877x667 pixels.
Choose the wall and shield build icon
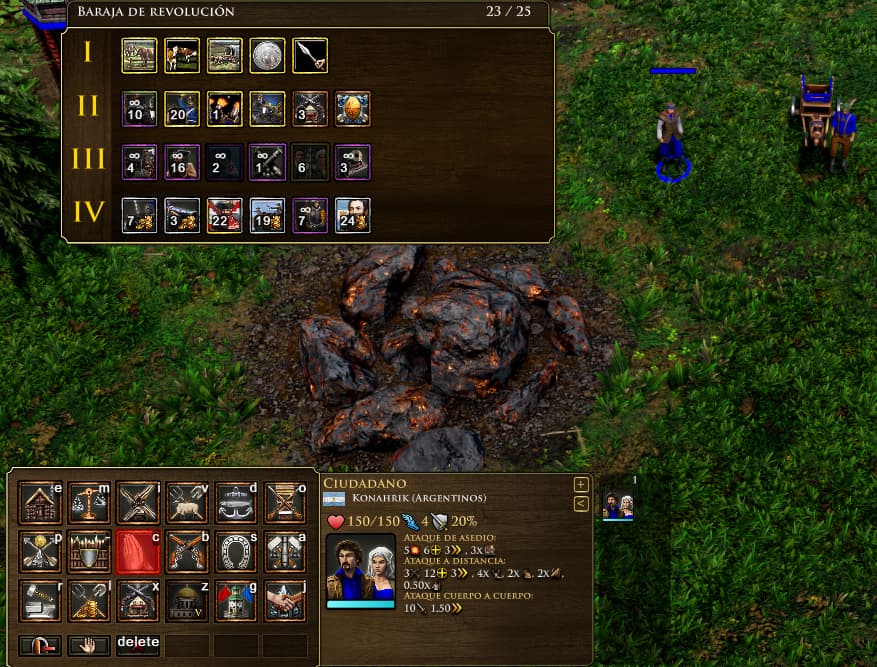pos(89,551)
